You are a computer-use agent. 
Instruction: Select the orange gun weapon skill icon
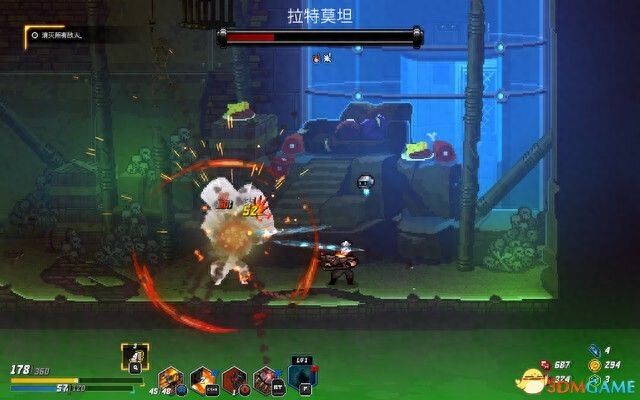point(171,379)
